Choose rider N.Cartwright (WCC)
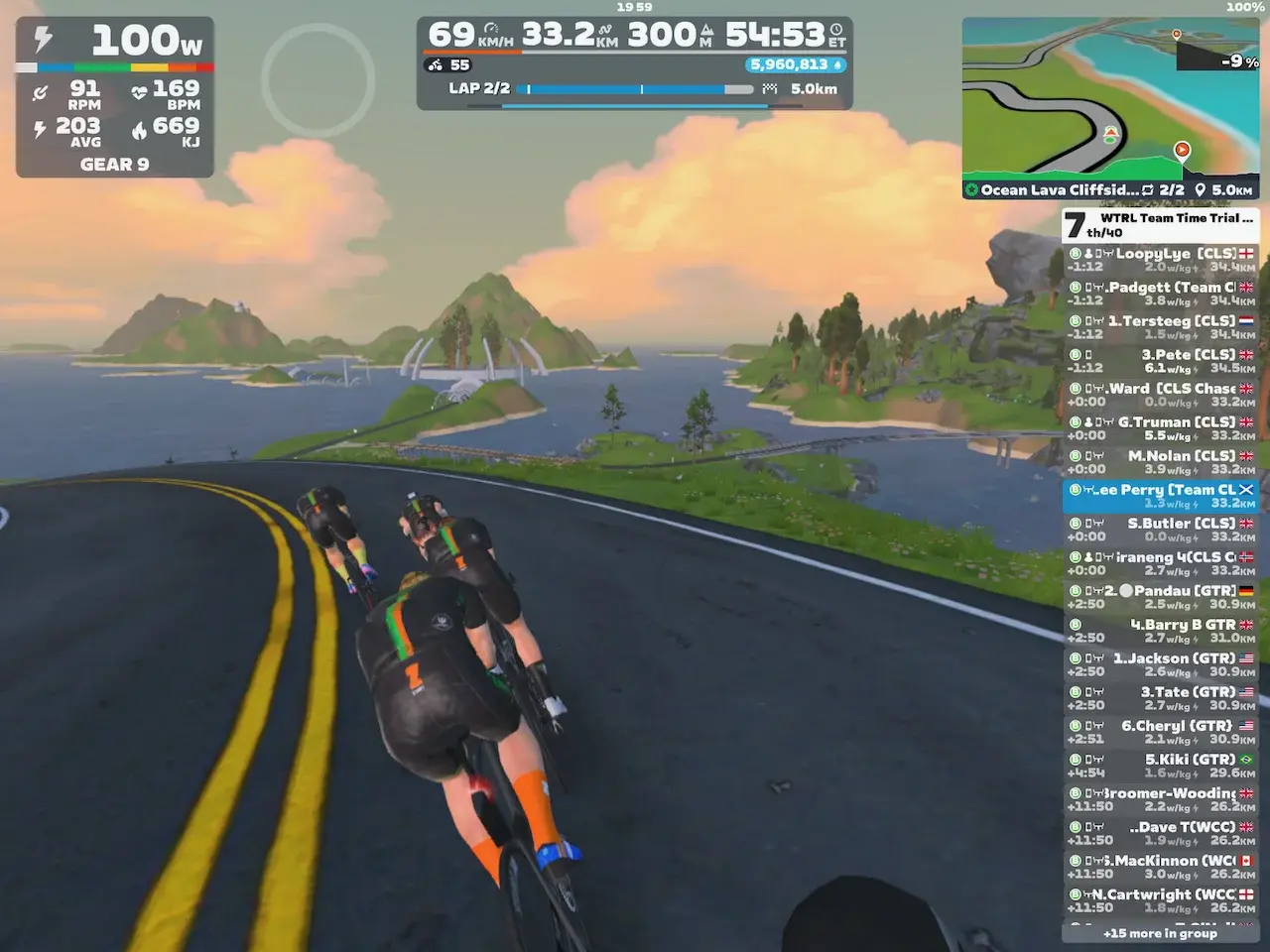Viewport: 1270px width, 952px height. pos(1161,900)
